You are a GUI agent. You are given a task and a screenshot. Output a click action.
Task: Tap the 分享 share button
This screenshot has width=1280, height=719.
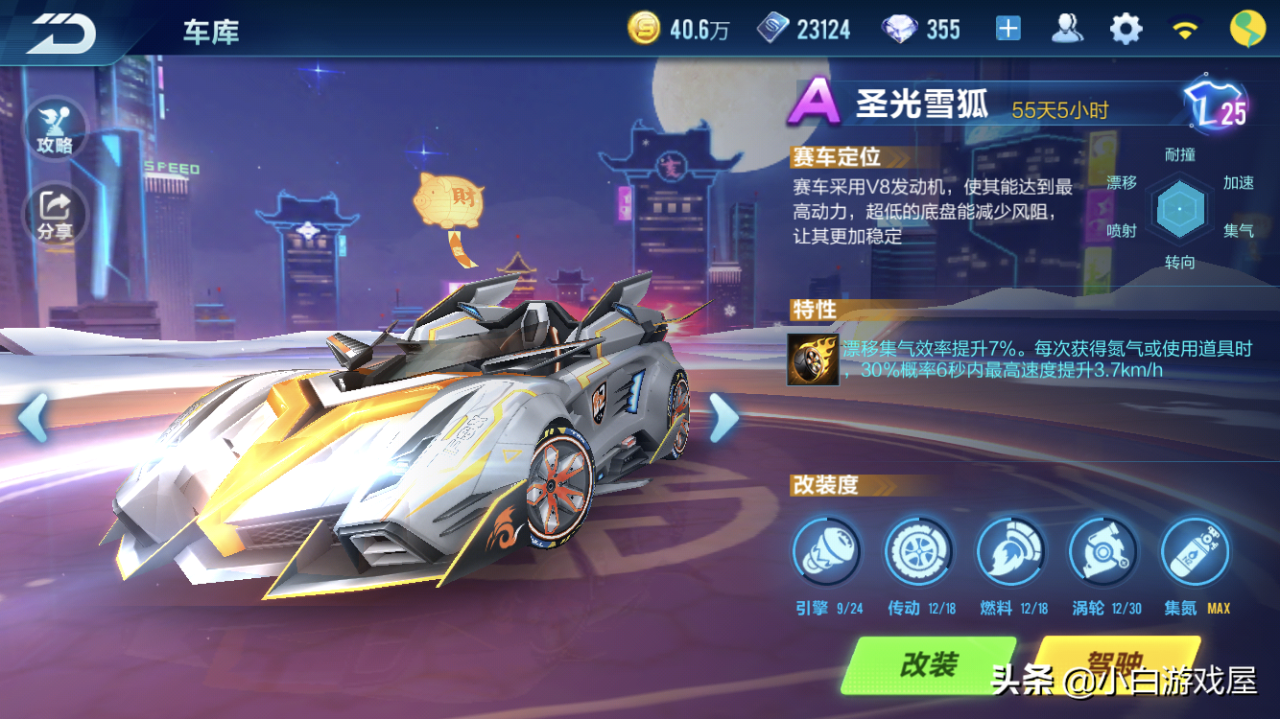(x=55, y=213)
